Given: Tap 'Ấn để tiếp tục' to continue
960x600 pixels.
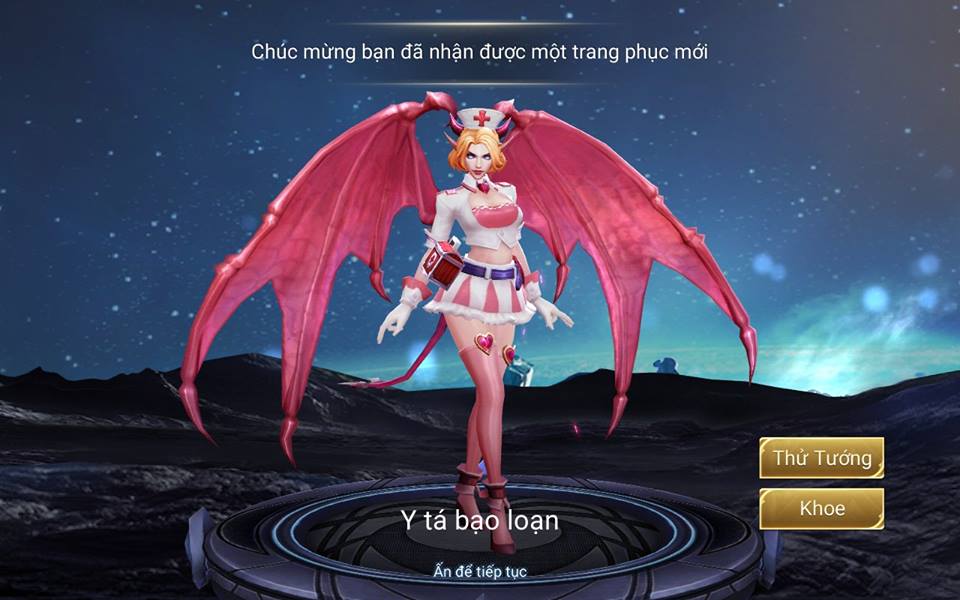Looking at the screenshot, I should pos(480,571).
